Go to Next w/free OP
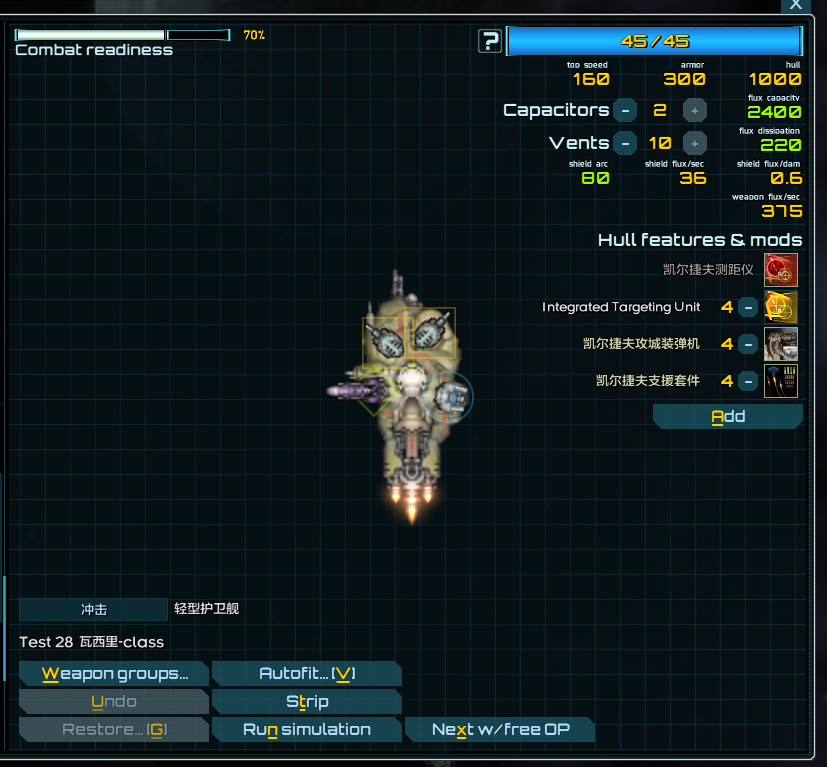 pos(500,730)
